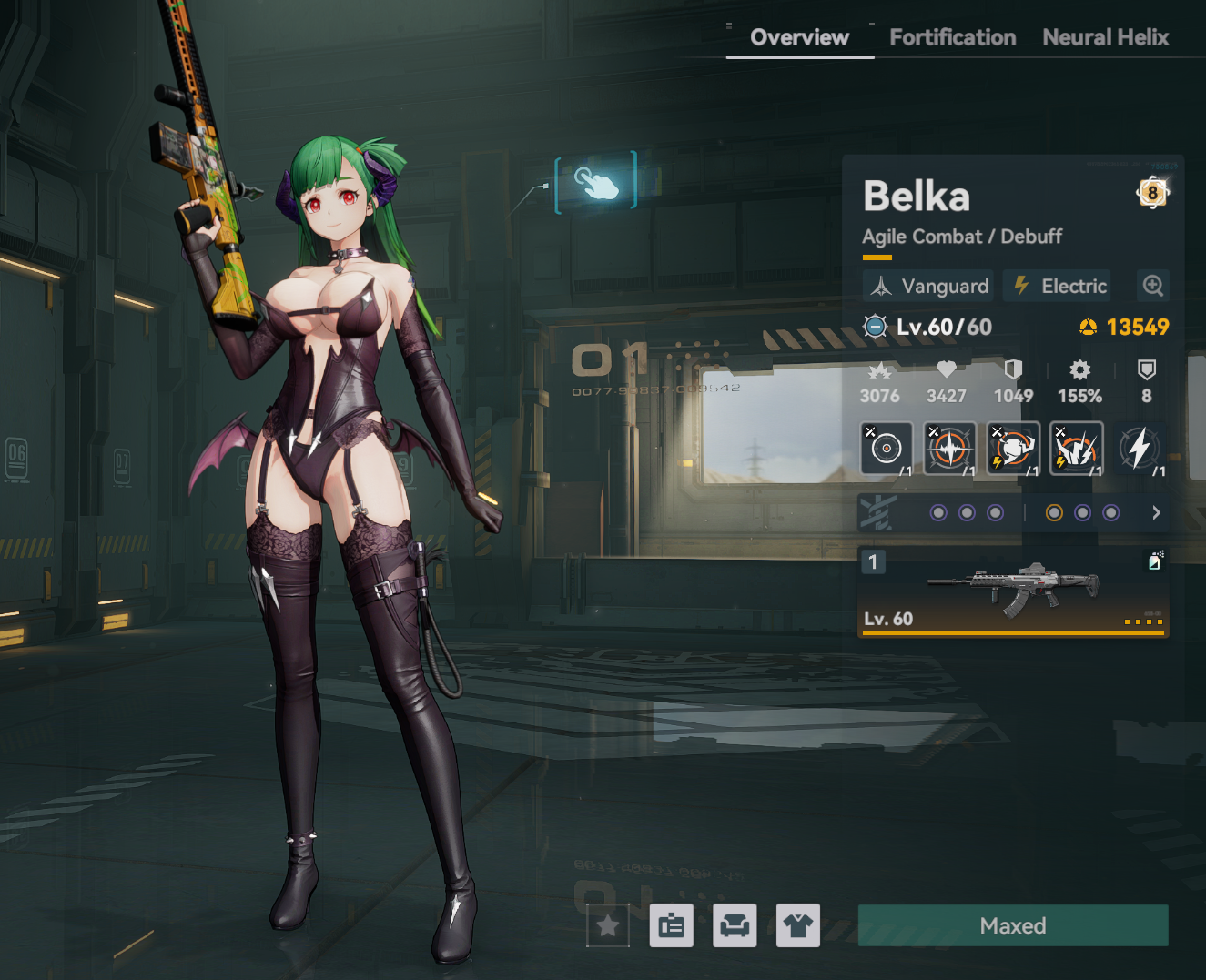
Task: Open the shirt outfit button
Action: (x=798, y=926)
